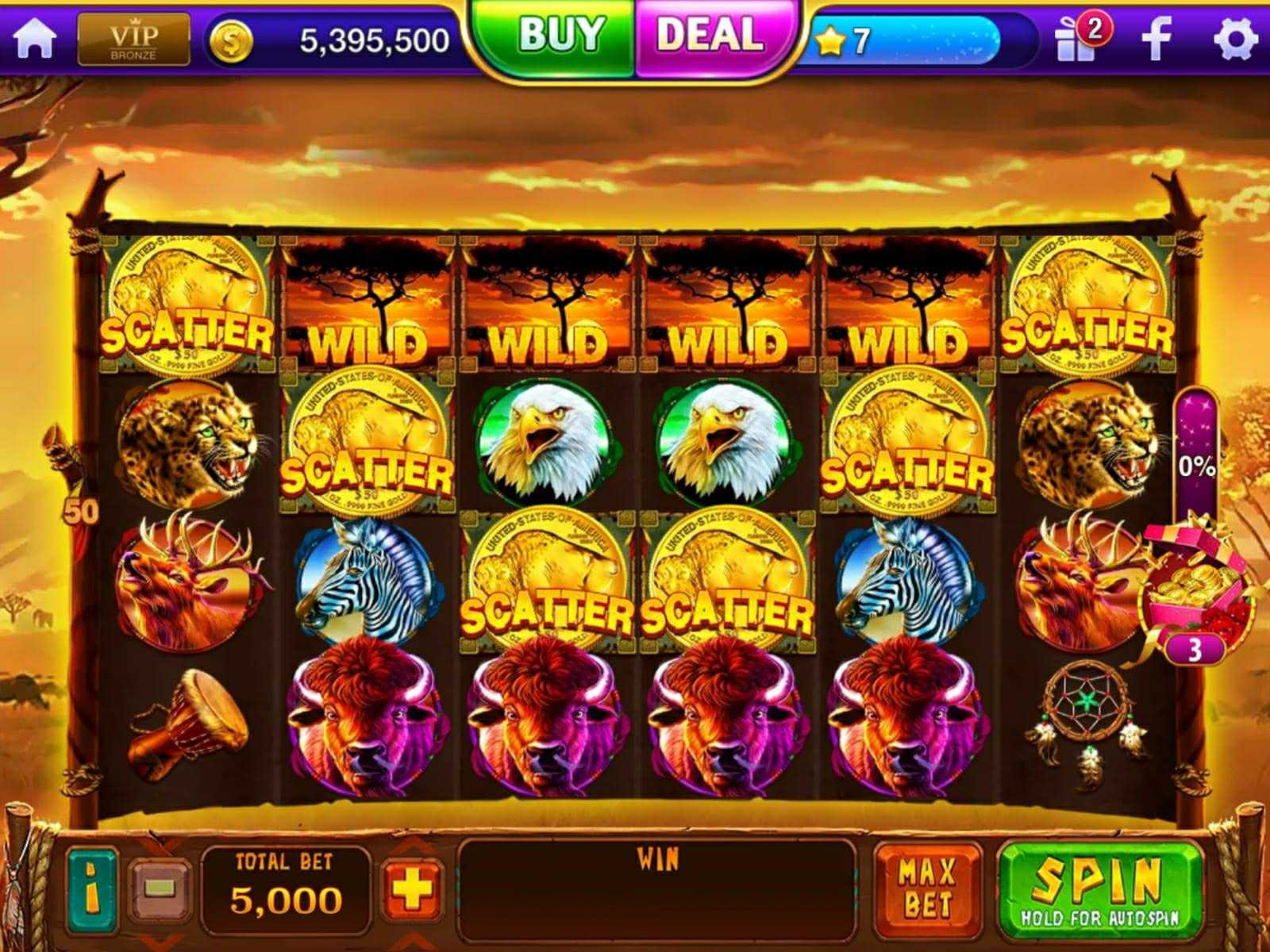Open the settings gear
This screenshot has height=952, width=1270.
pyautogui.click(x=1234, y=36)
